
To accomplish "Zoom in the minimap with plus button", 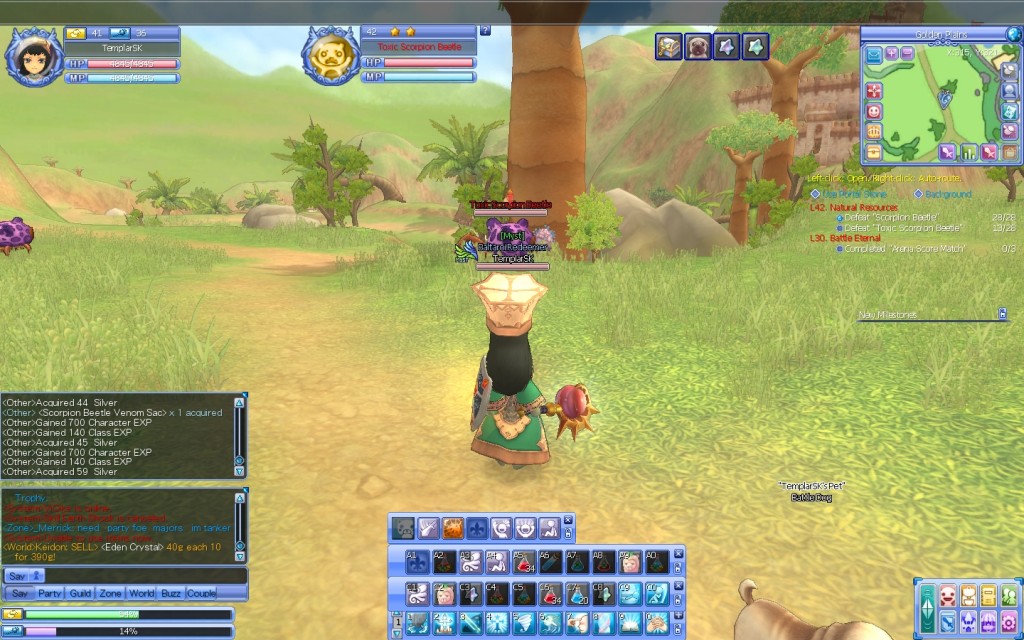I will click(892, 53).
